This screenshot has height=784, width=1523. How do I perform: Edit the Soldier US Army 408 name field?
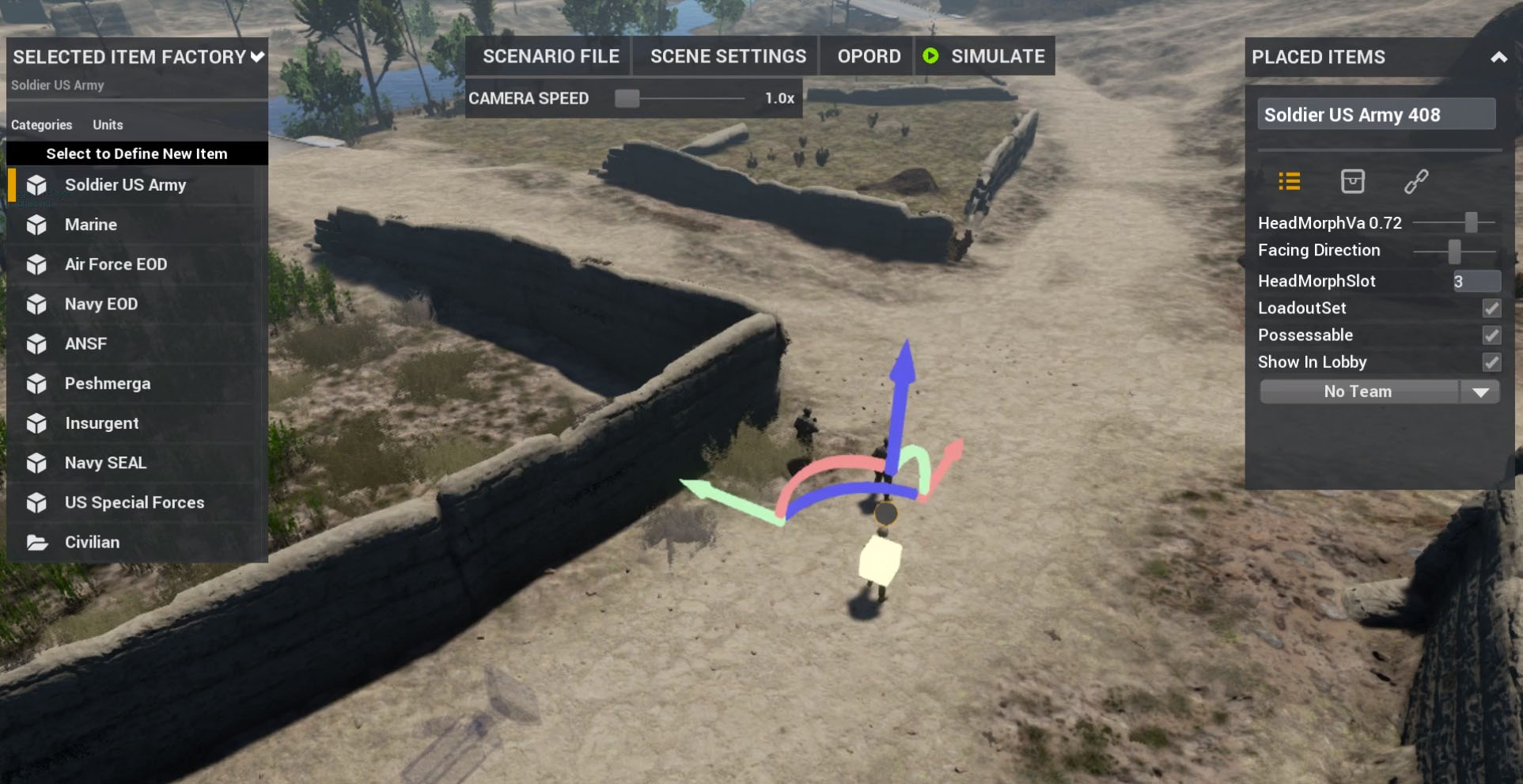click(1375, 115)
